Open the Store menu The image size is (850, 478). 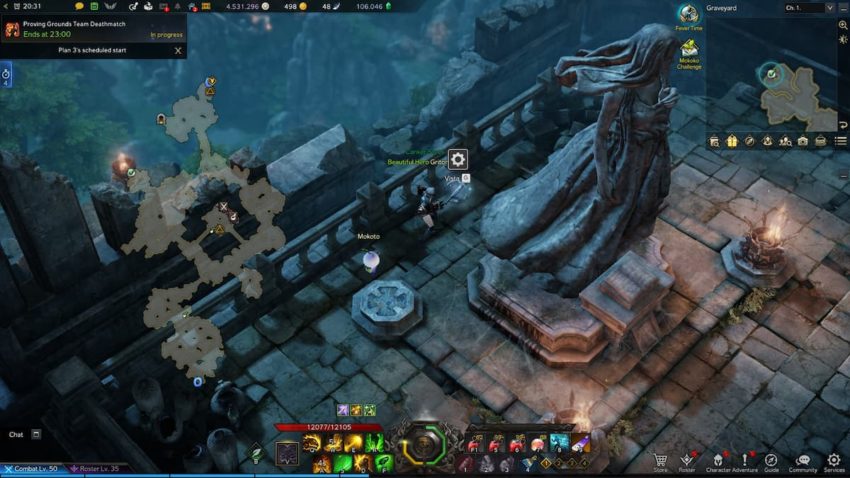pyautogui.click(x=661, y=460)
